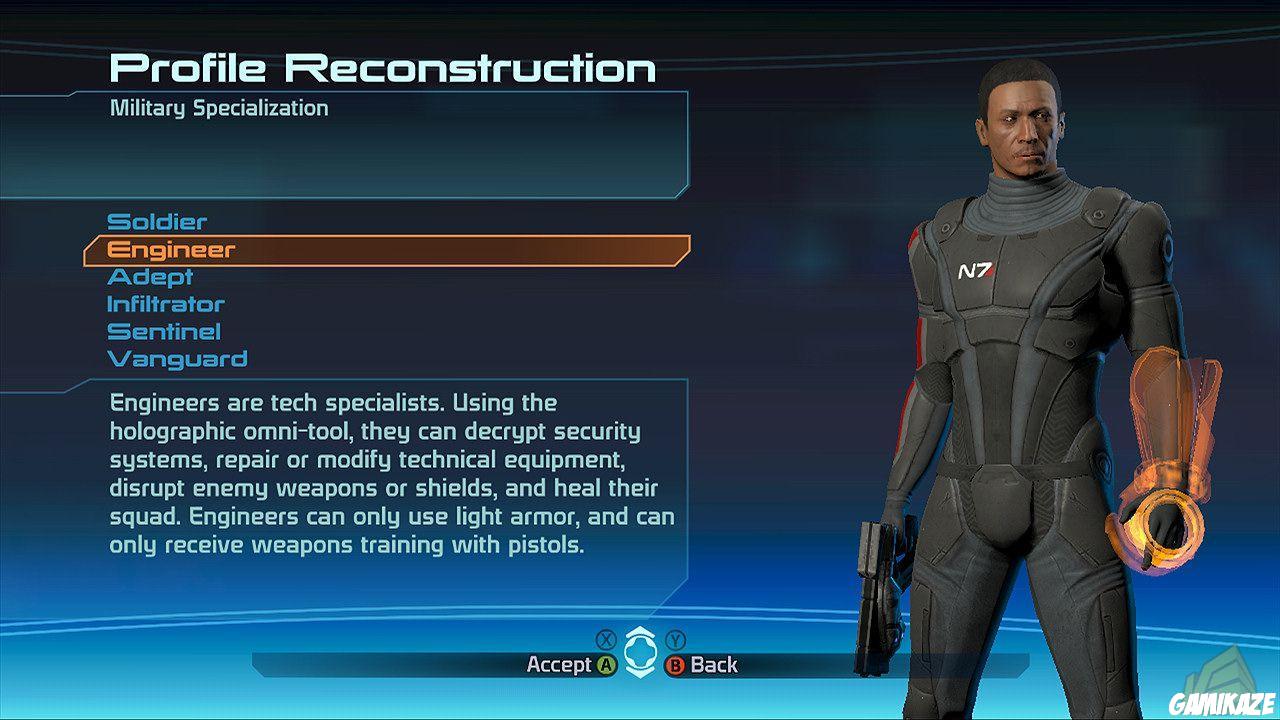The image size is (1280, 720).
Task: Select the Soldier specialization
Action: click(157, 221)
